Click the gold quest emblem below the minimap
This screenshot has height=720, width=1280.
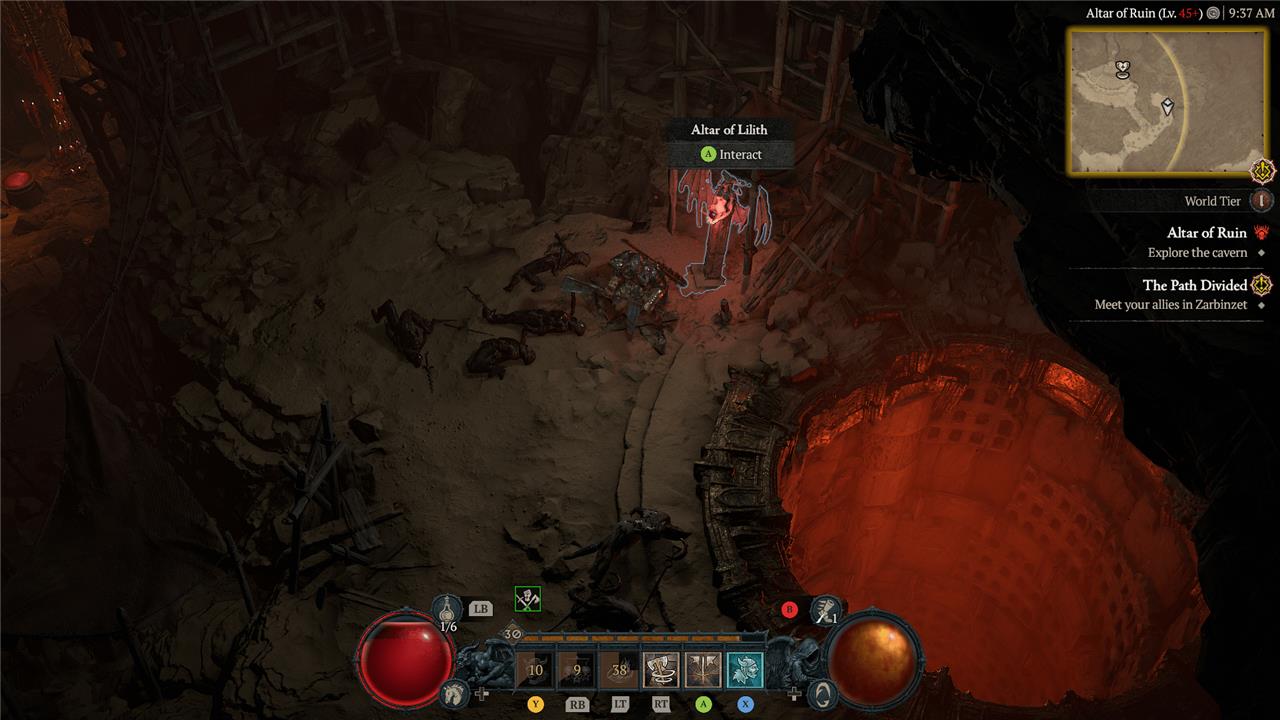(1263, 171)
